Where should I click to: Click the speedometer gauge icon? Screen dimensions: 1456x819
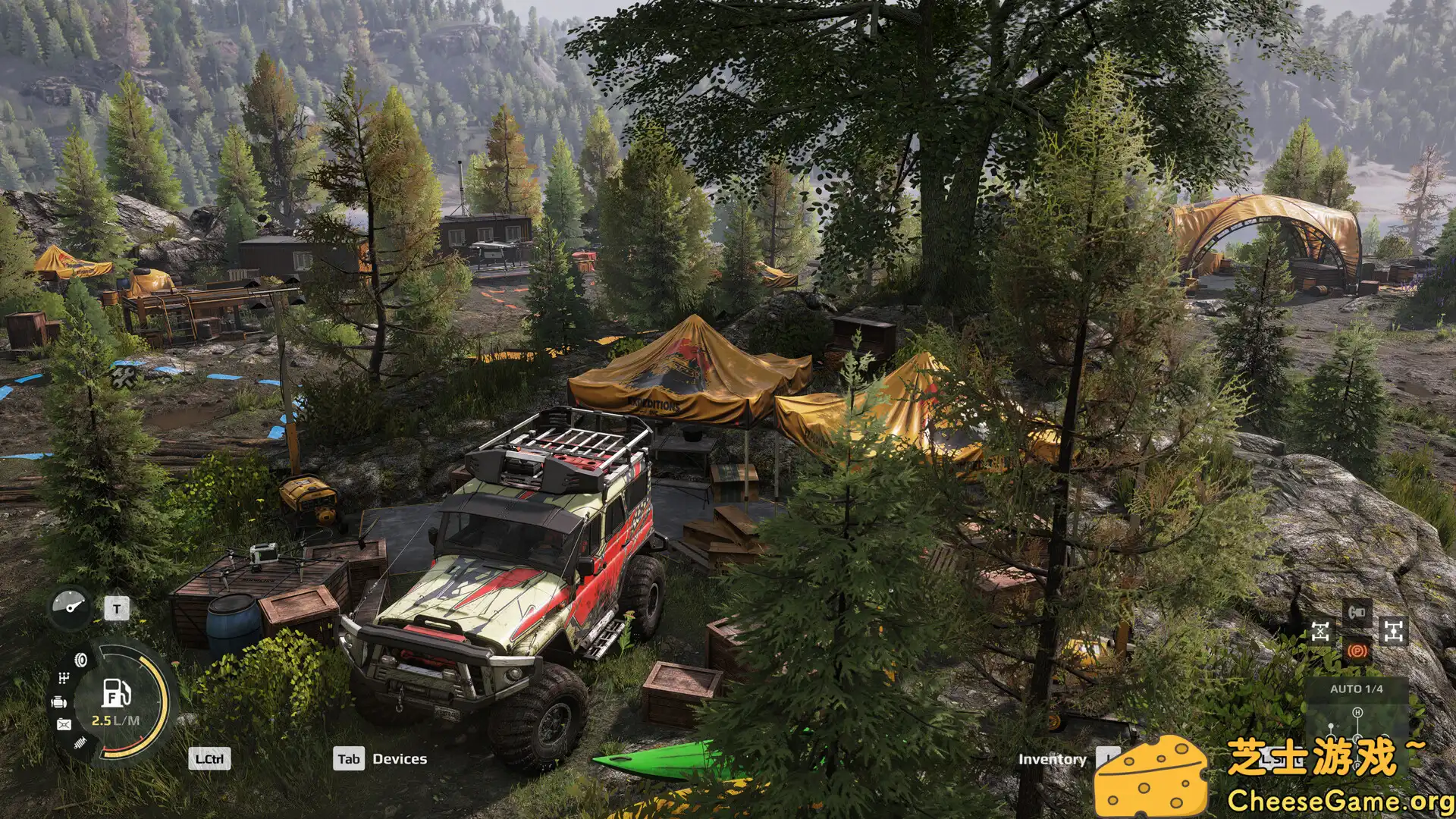pyautogui.click(x=71, y=607)
